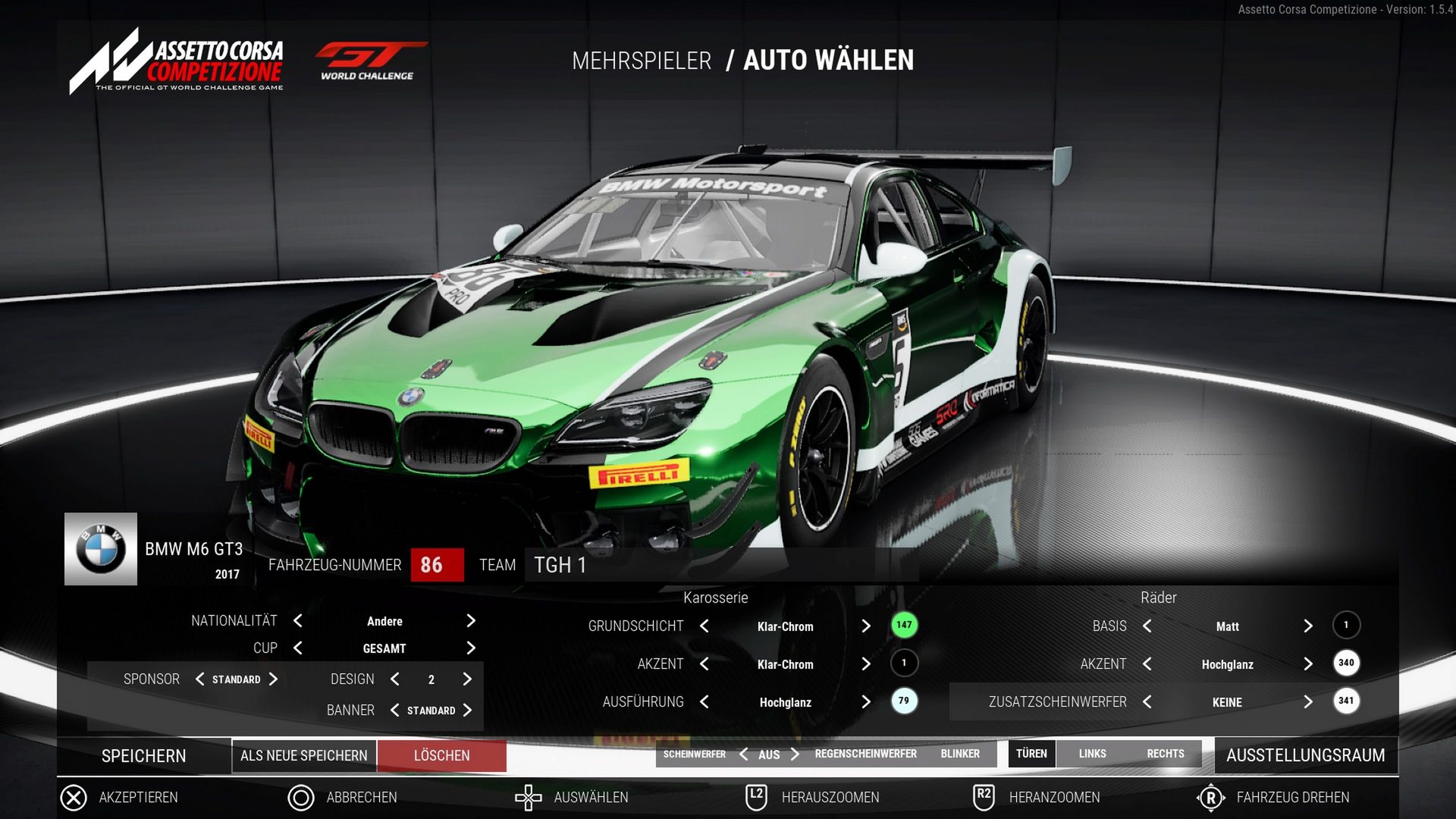This screenshot has width=1456, height=819.
Task: Edit the red car number 86 field
Action: click(x=437, y=565)
